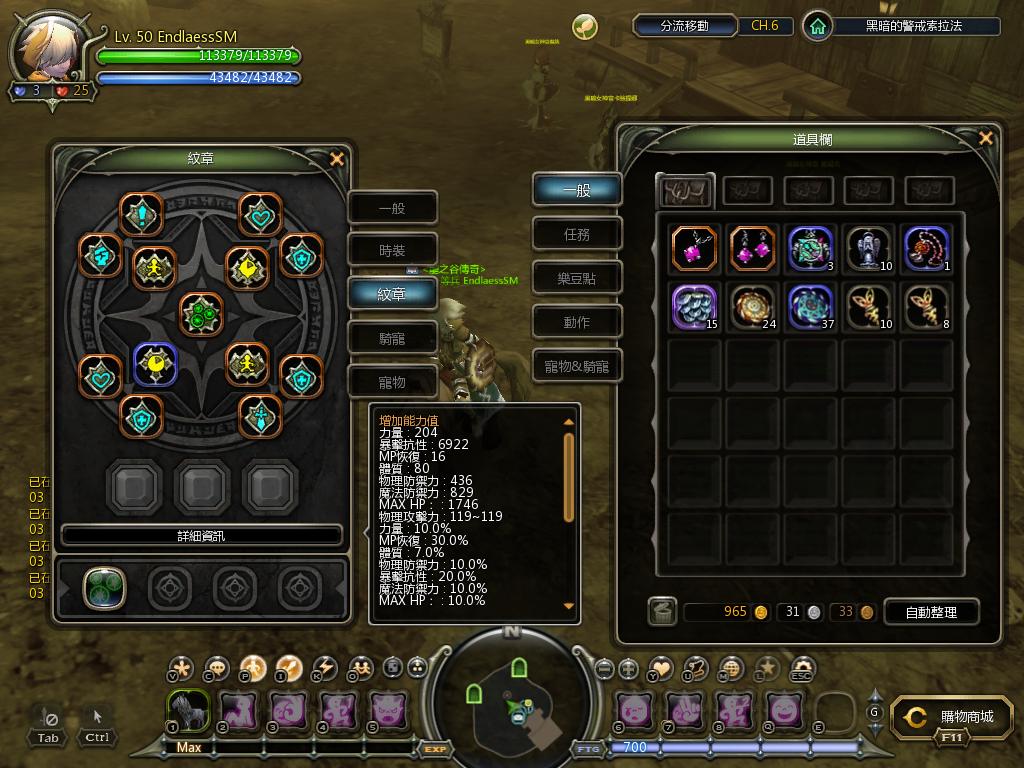Screen dimensions: 1024x768
Task: Select the pink gem necklace item
Action: click(x=695, y=248)
